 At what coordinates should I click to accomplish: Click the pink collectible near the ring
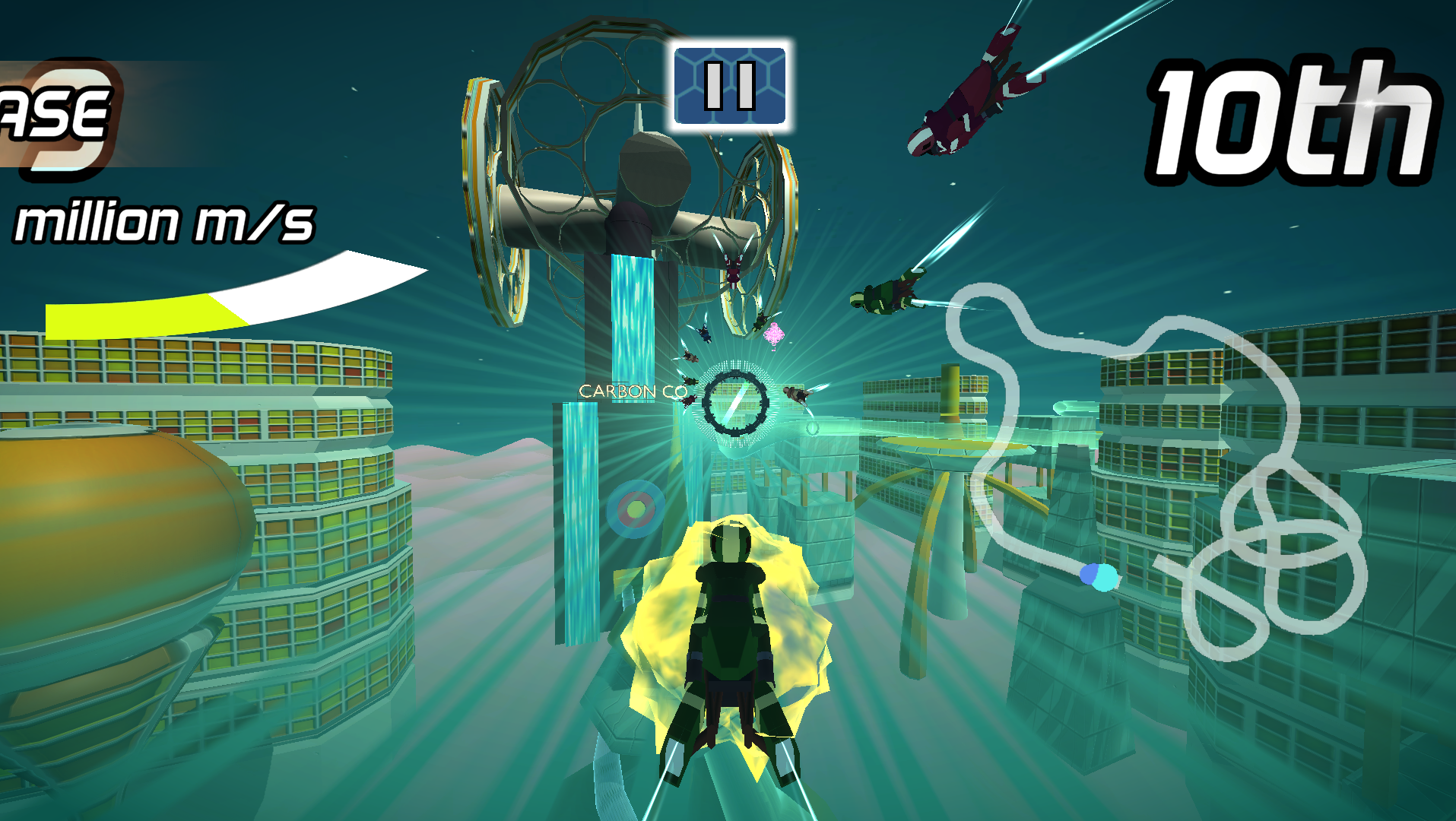pyautogui.click(x=772, y=334)
